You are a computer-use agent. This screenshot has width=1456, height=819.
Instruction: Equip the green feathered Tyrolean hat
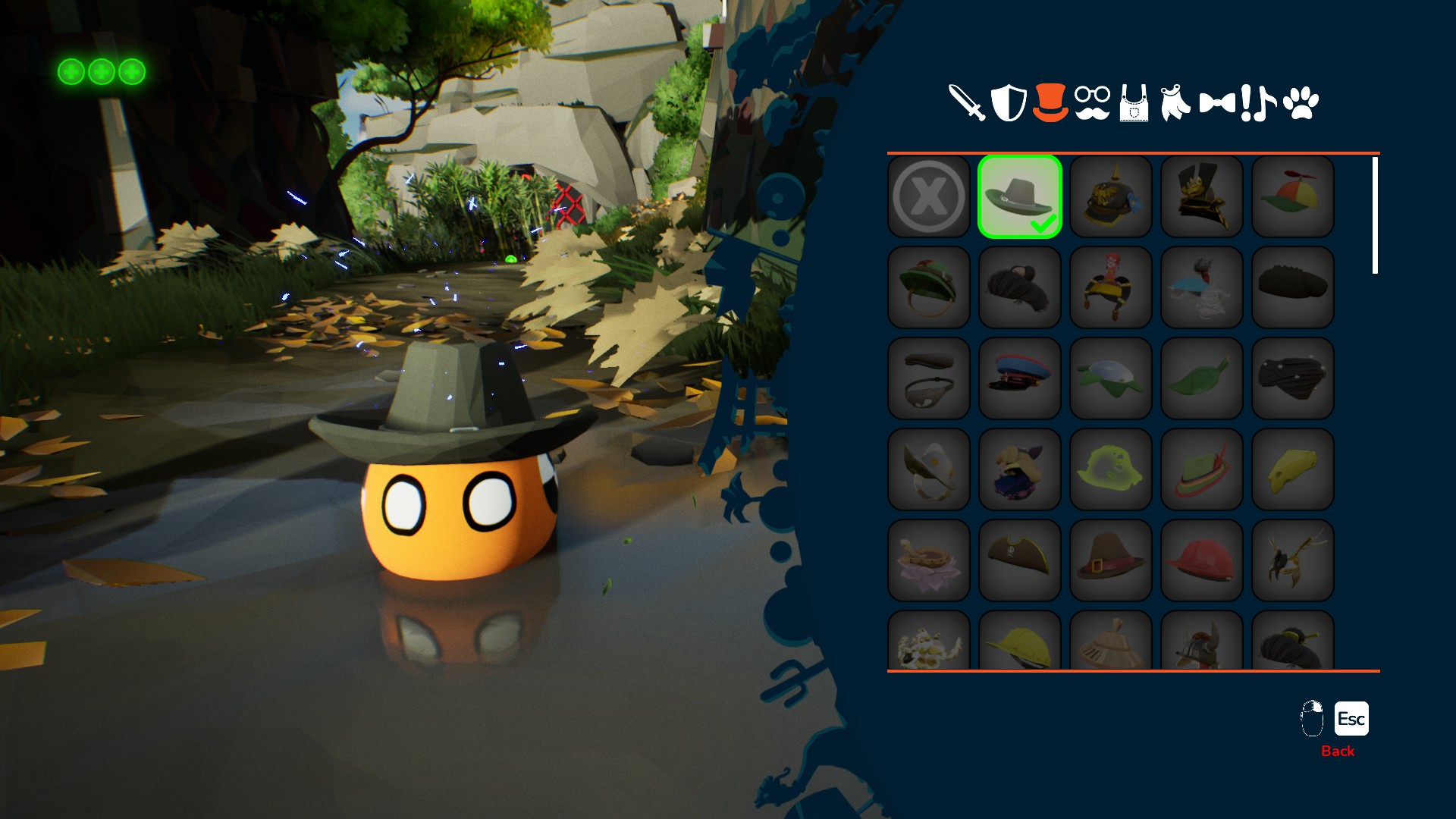pos(1202,470)
